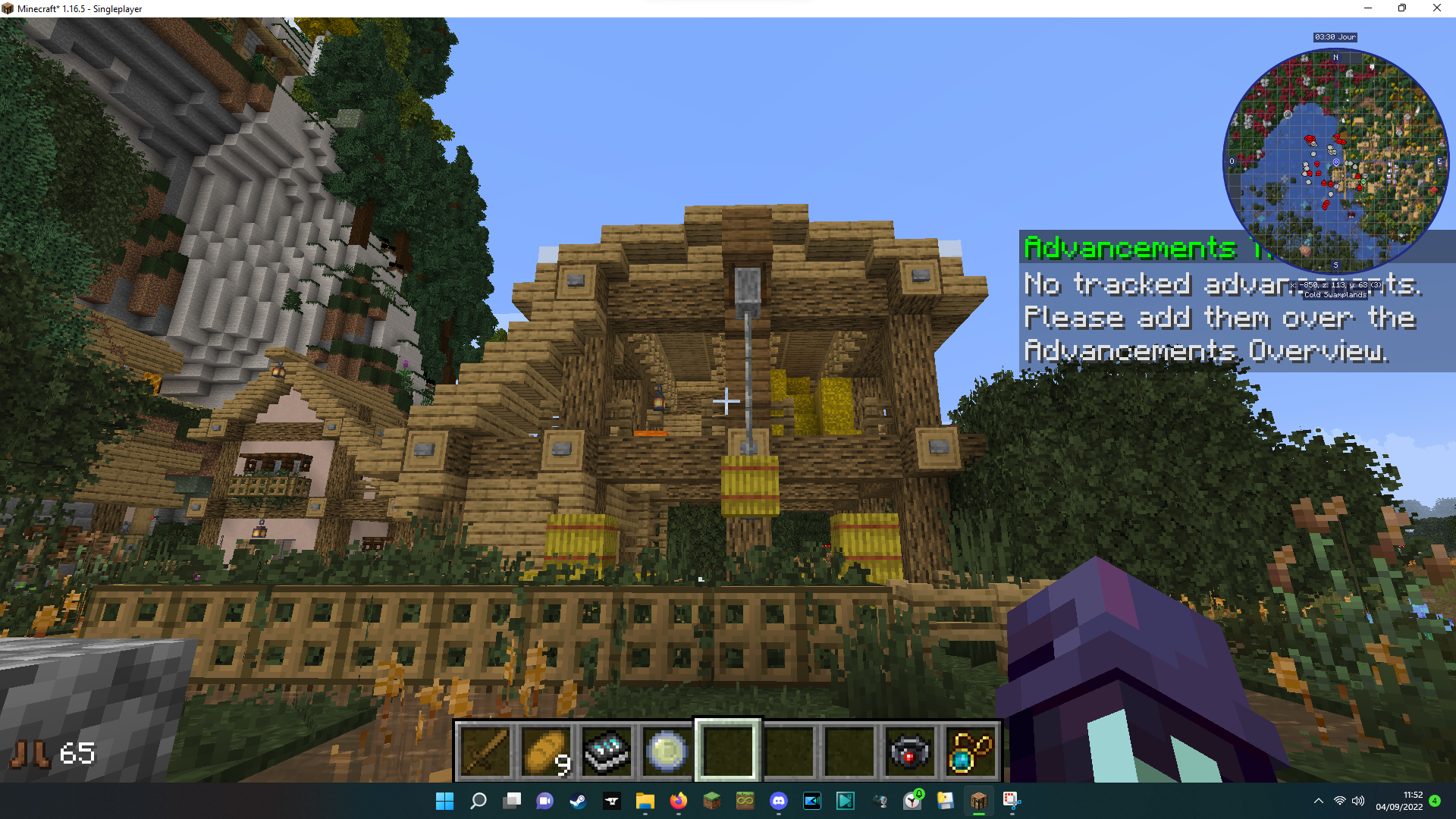This screenshot has width=1456, height=819.
Task: Open Firefox from the taskbar
Action: 679,801
